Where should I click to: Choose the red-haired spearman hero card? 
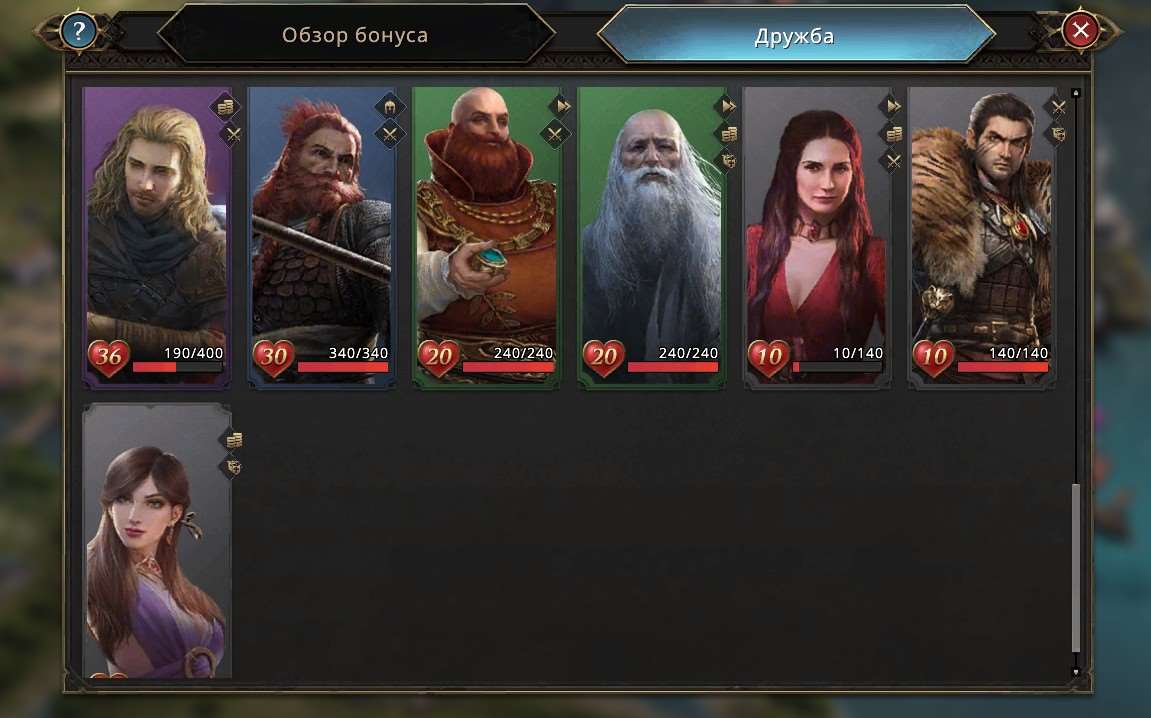pyautogui.click(x=321, y=235)
